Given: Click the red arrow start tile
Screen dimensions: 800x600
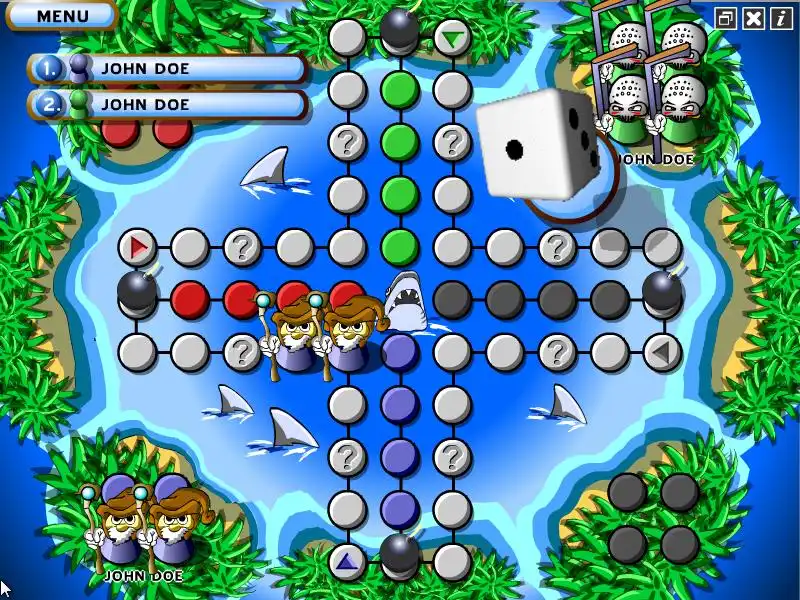Looking at the screenshot, I should [x=138, y=245].
